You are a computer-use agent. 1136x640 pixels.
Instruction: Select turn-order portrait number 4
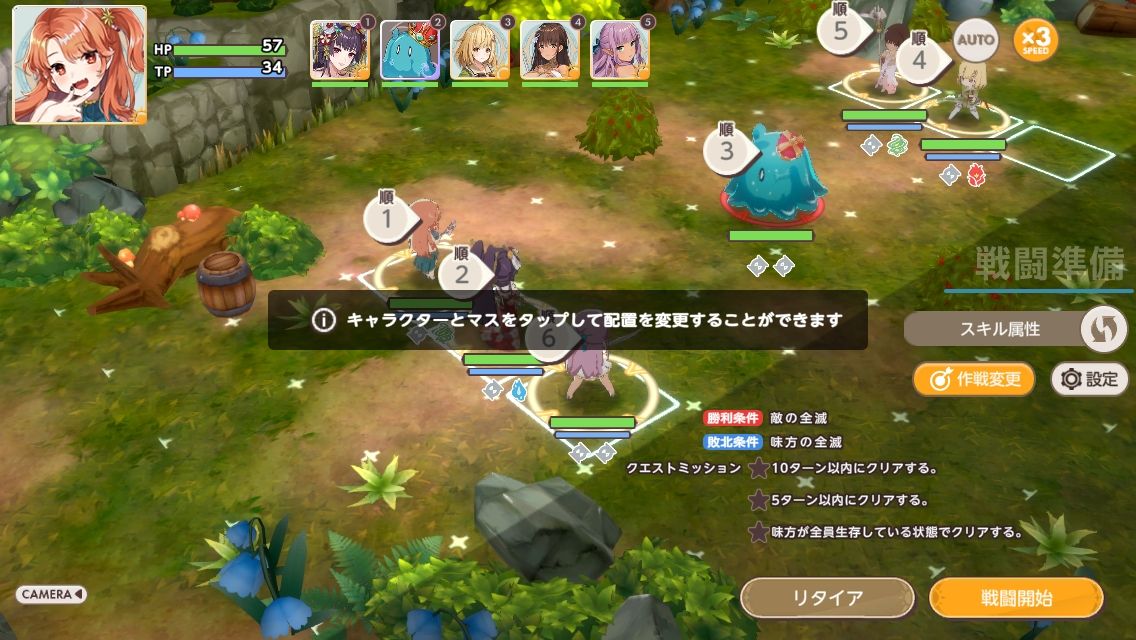click(550, 50)
